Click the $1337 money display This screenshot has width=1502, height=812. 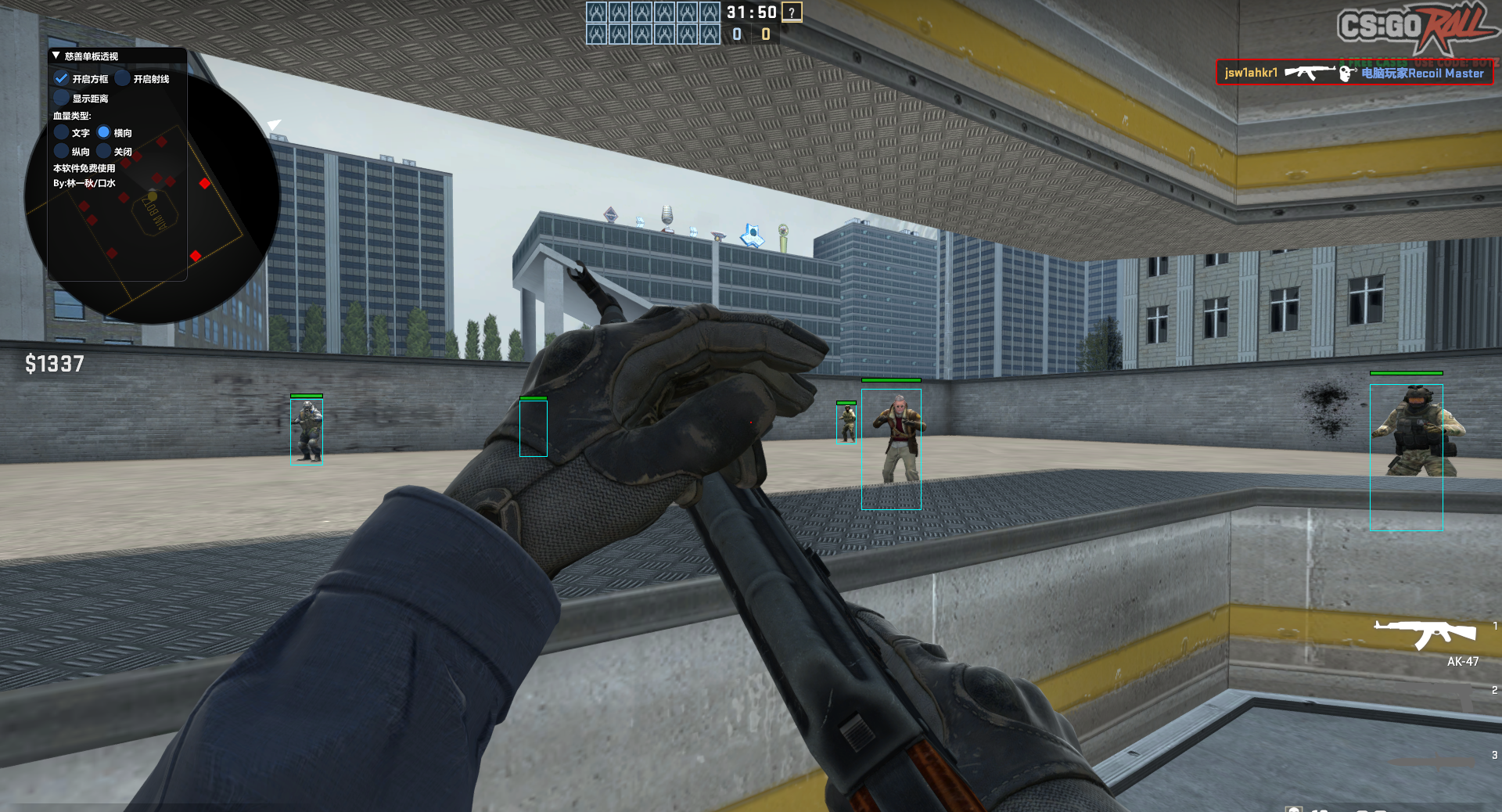(55, 365)
